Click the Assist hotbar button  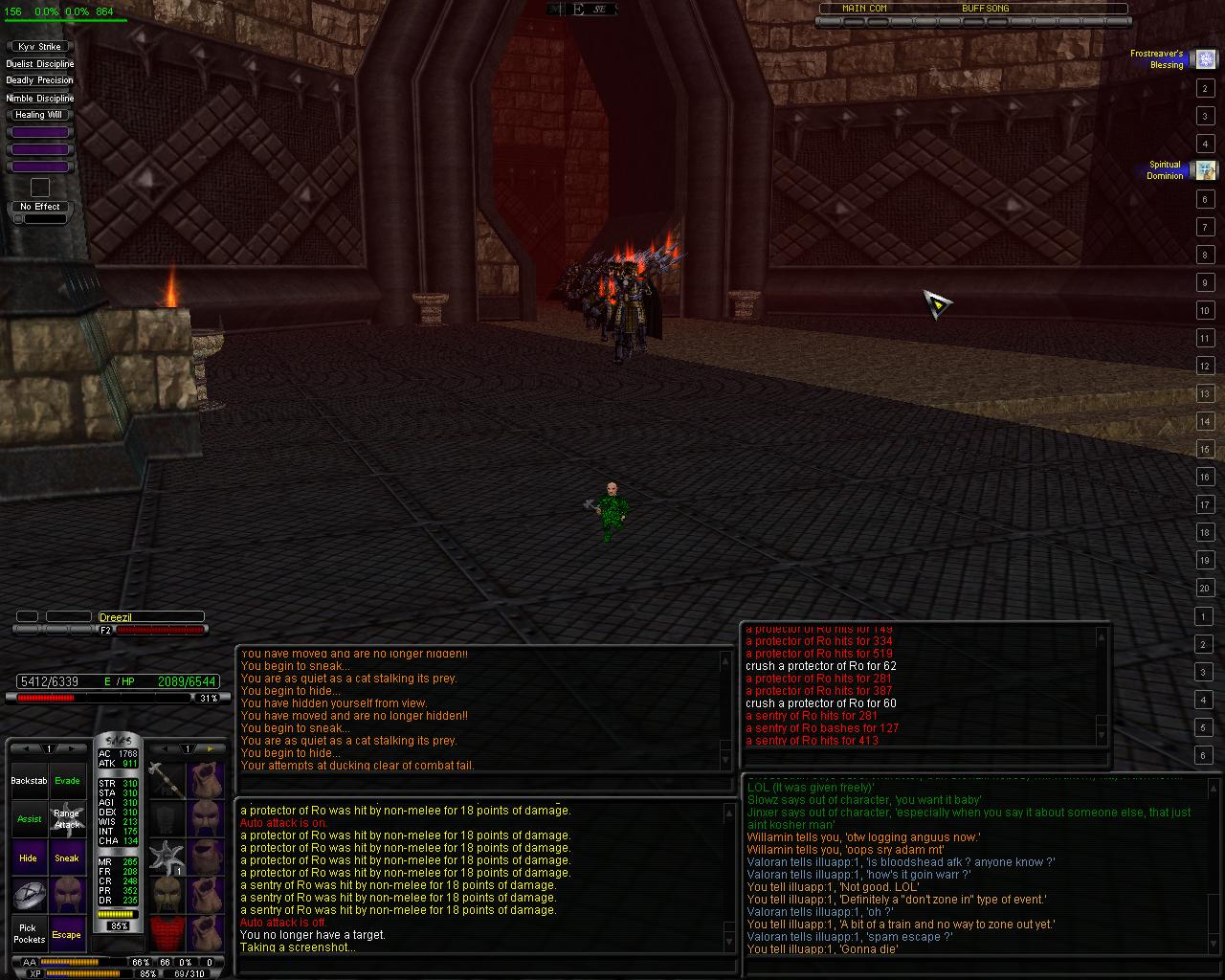click(29, 819)
